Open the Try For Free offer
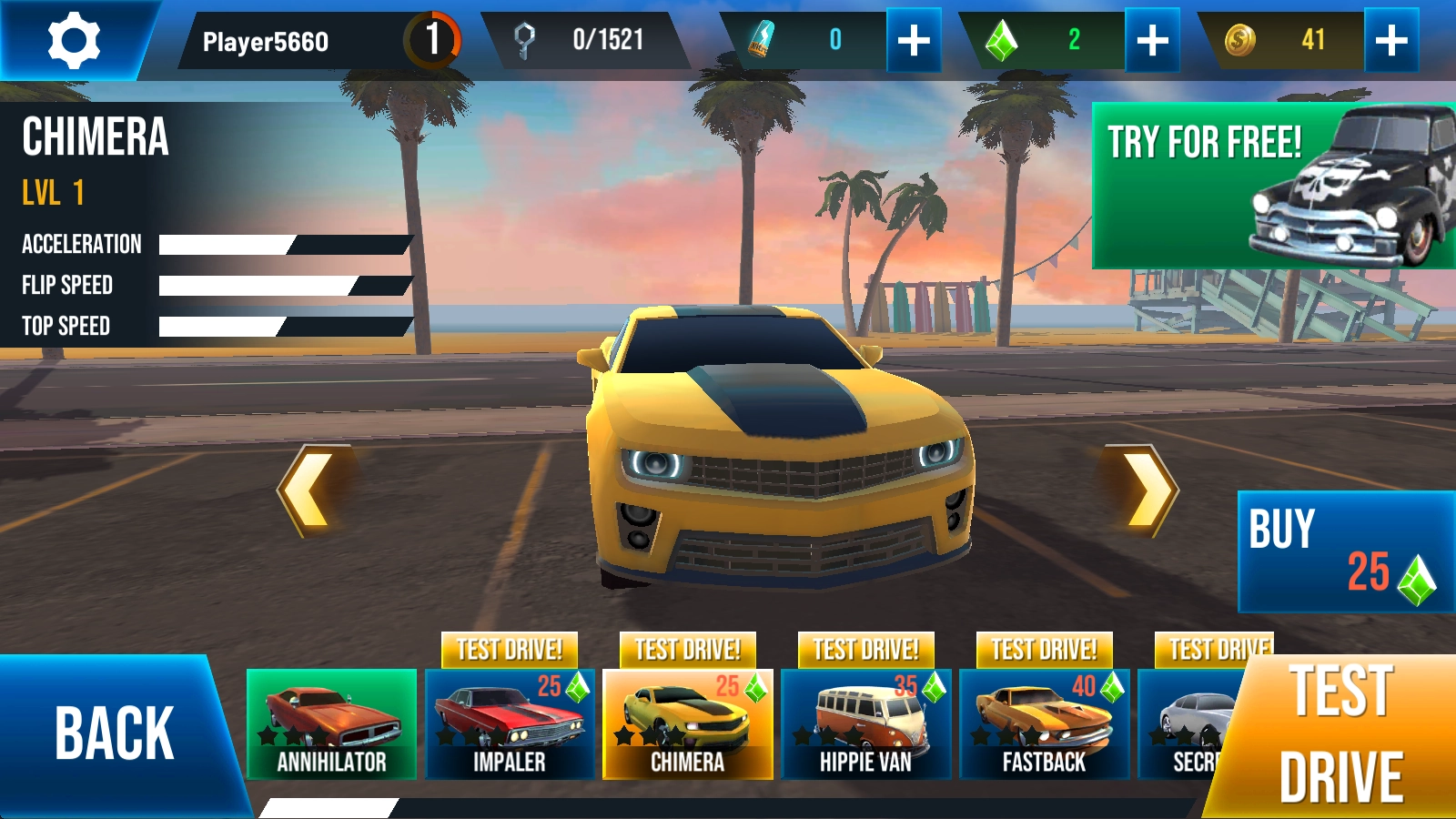Screen dimensions: 1456x819 pos(1272,186)
